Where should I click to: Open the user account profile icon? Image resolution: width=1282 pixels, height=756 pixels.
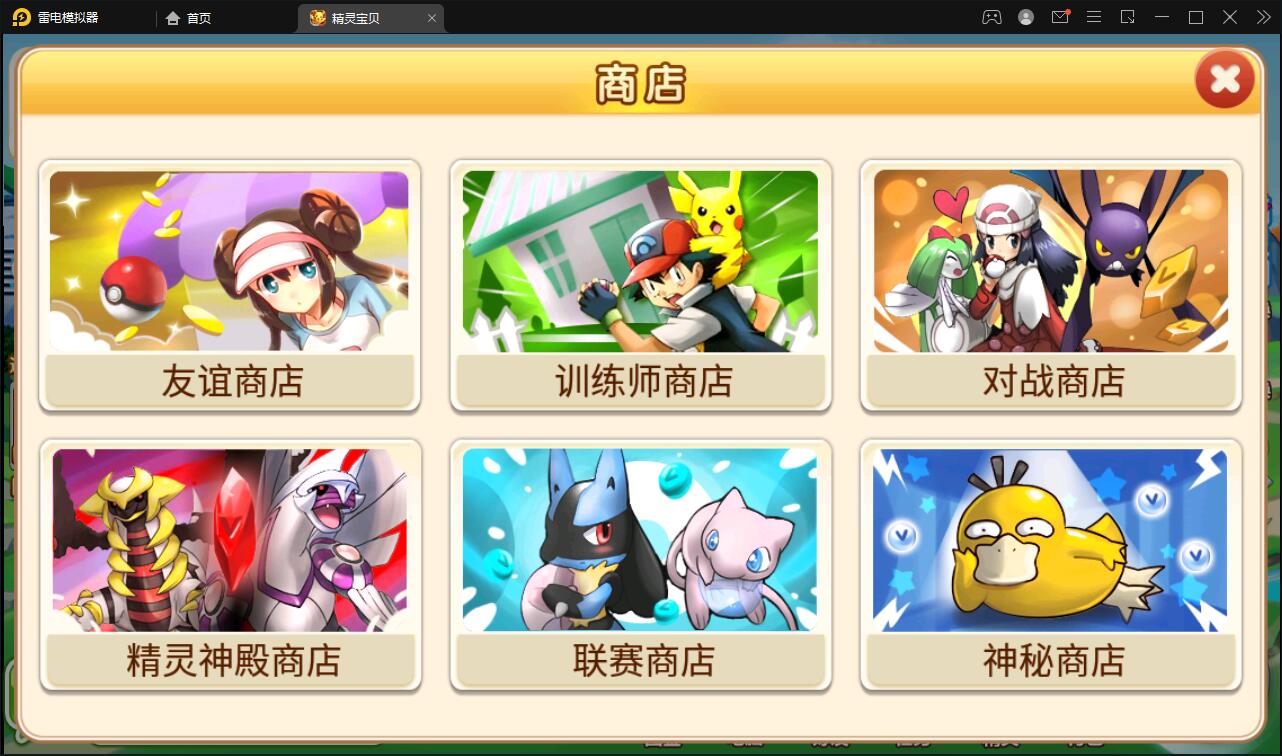pos(1026,17)
